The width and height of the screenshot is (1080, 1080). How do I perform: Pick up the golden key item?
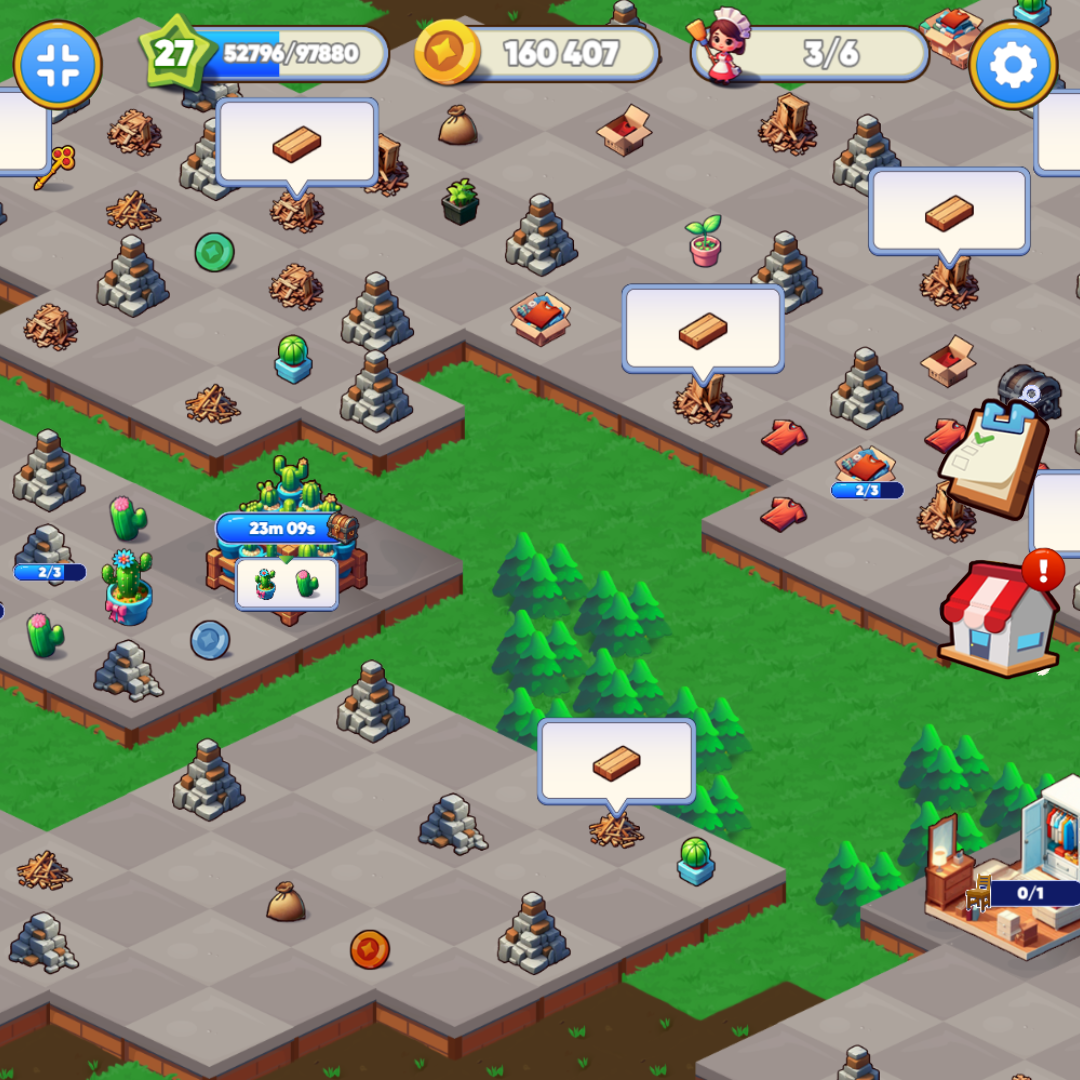[54, 167]
